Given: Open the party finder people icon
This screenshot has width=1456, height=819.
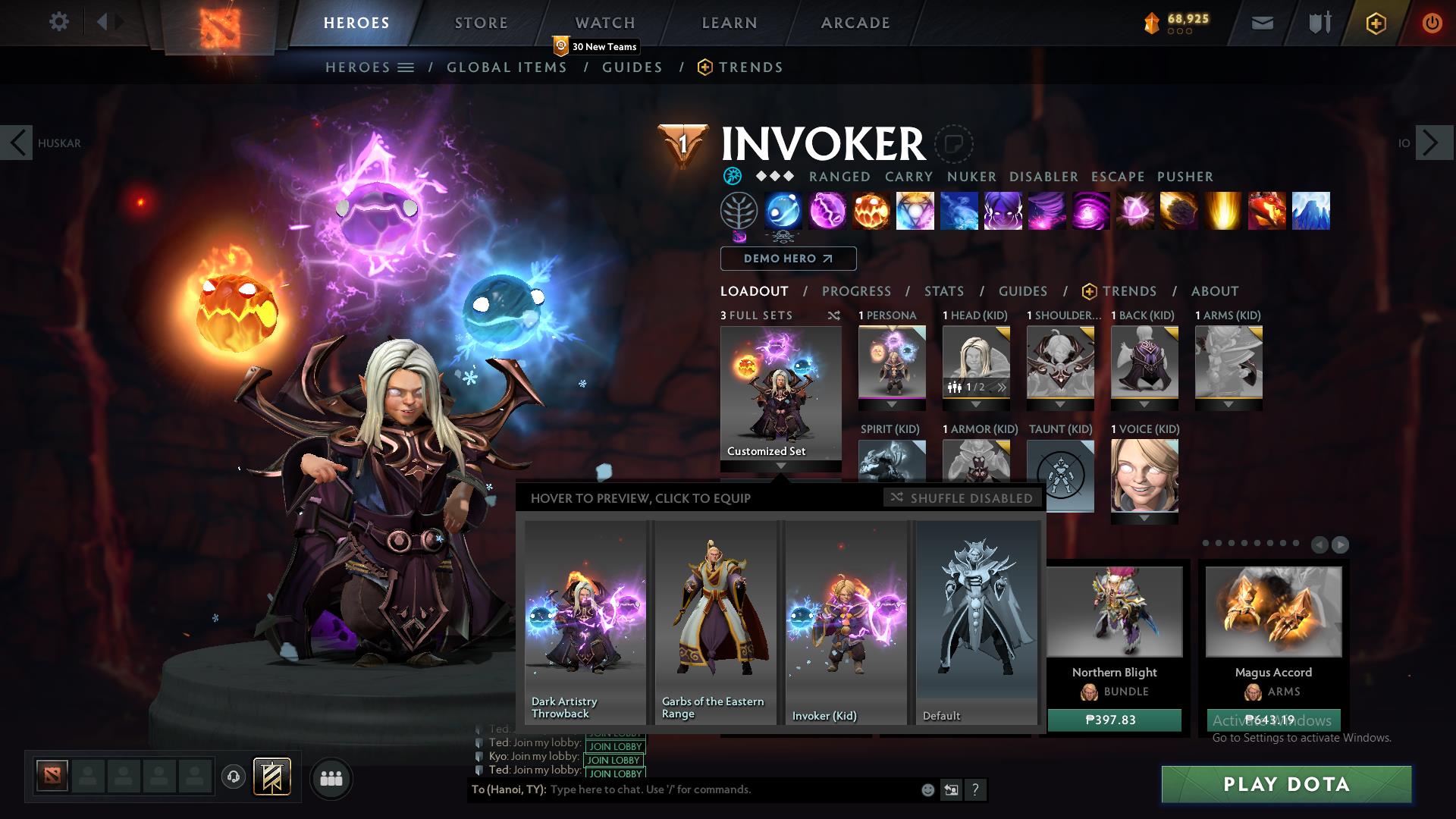Looking at the screenshot, I should coord(331,778).
